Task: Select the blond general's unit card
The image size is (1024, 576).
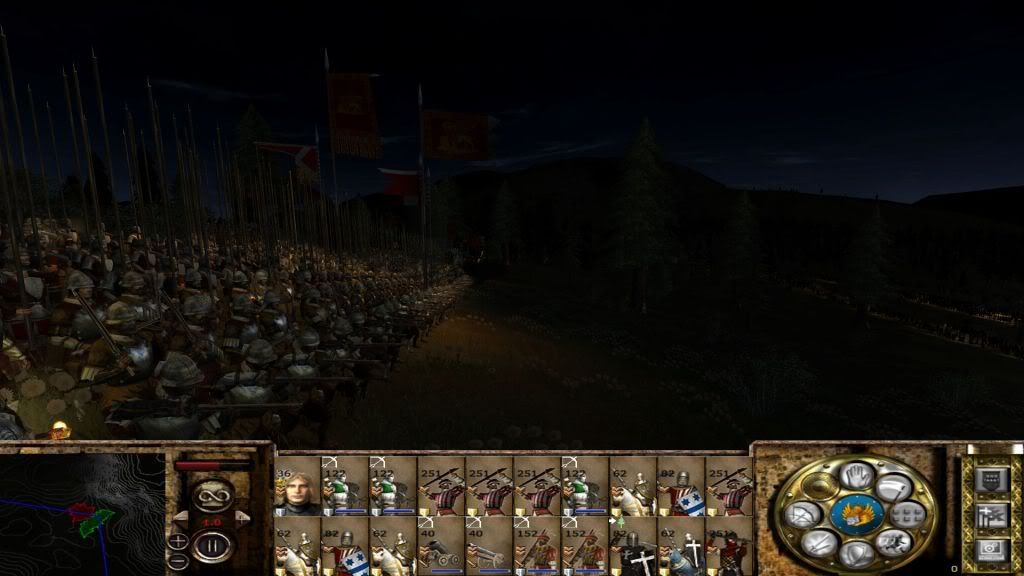Action: 298,486
